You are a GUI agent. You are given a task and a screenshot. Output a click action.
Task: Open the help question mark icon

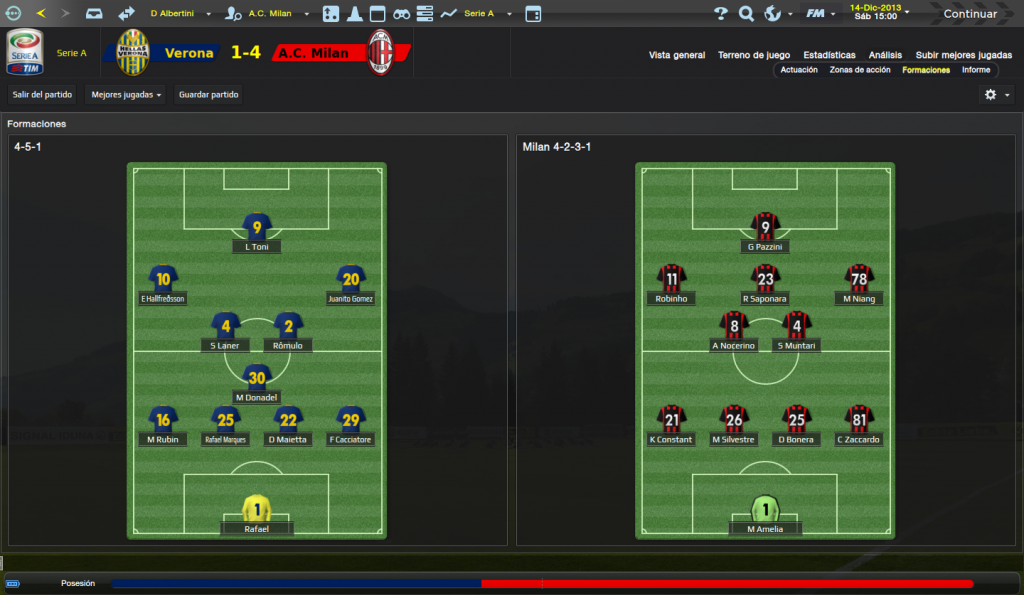tap(721, 14)
